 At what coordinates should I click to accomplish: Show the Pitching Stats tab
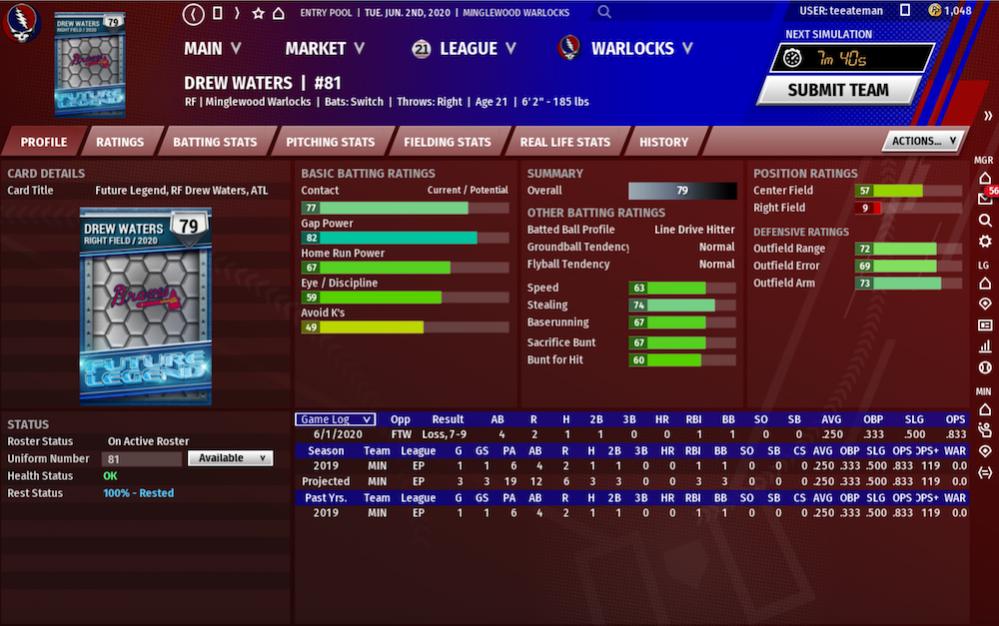click(x=330, y=142)
